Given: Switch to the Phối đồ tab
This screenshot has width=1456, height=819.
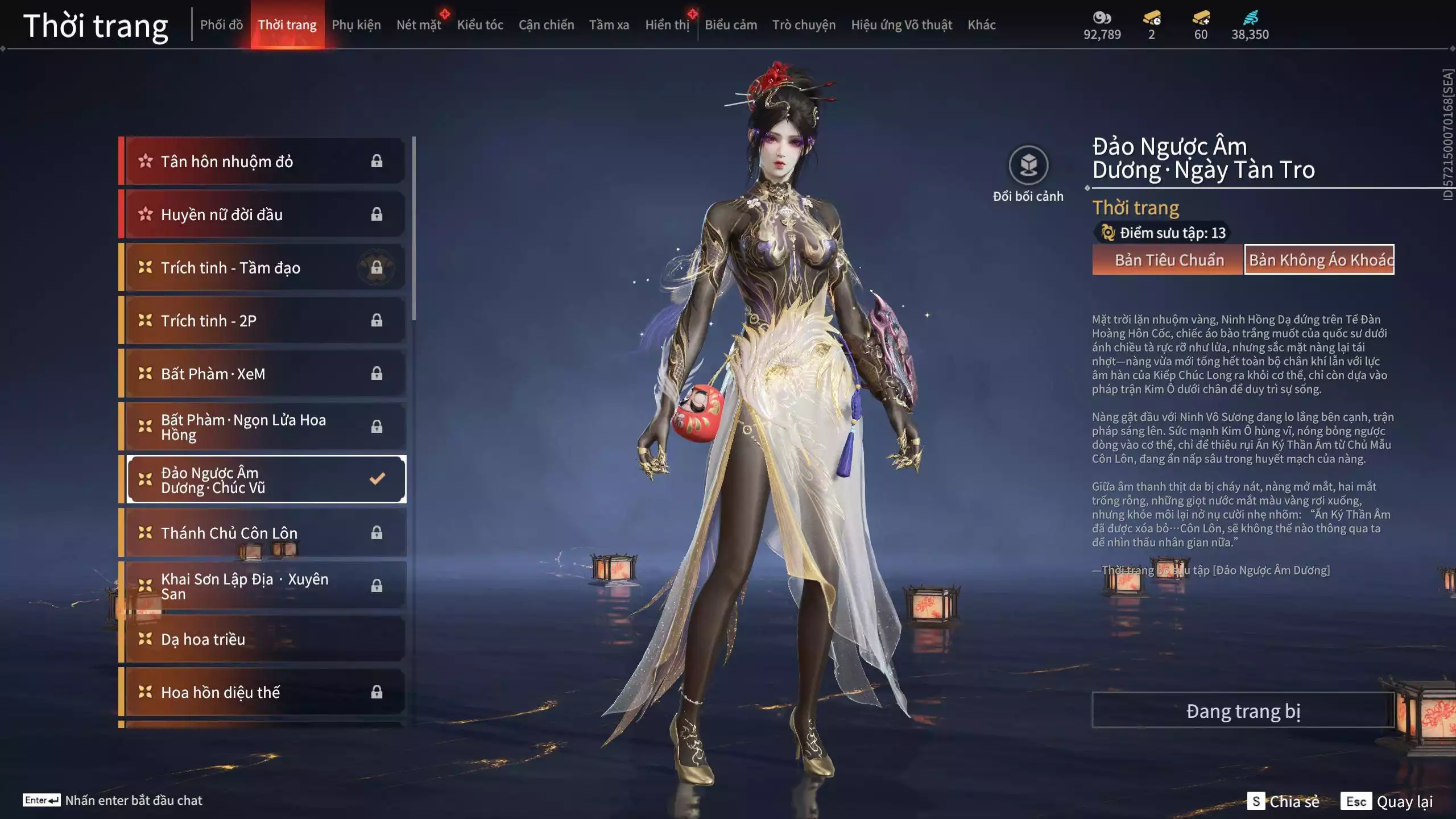Looking at the screenshot, I should point(221,25).
